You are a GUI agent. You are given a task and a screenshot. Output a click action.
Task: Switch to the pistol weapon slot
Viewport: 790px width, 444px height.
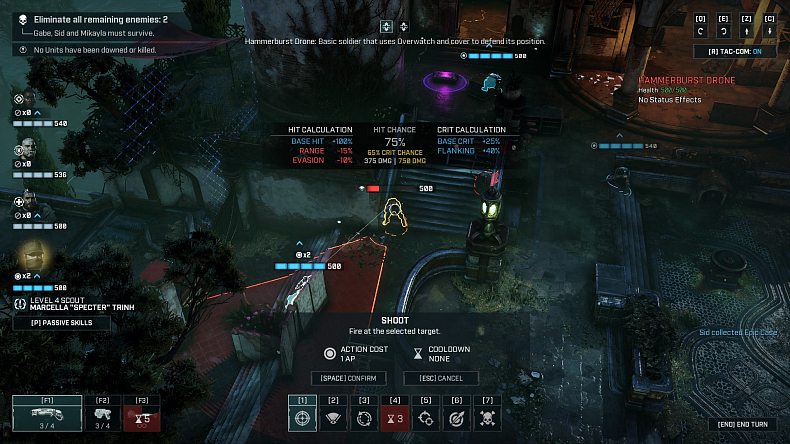tap(103, 414)
